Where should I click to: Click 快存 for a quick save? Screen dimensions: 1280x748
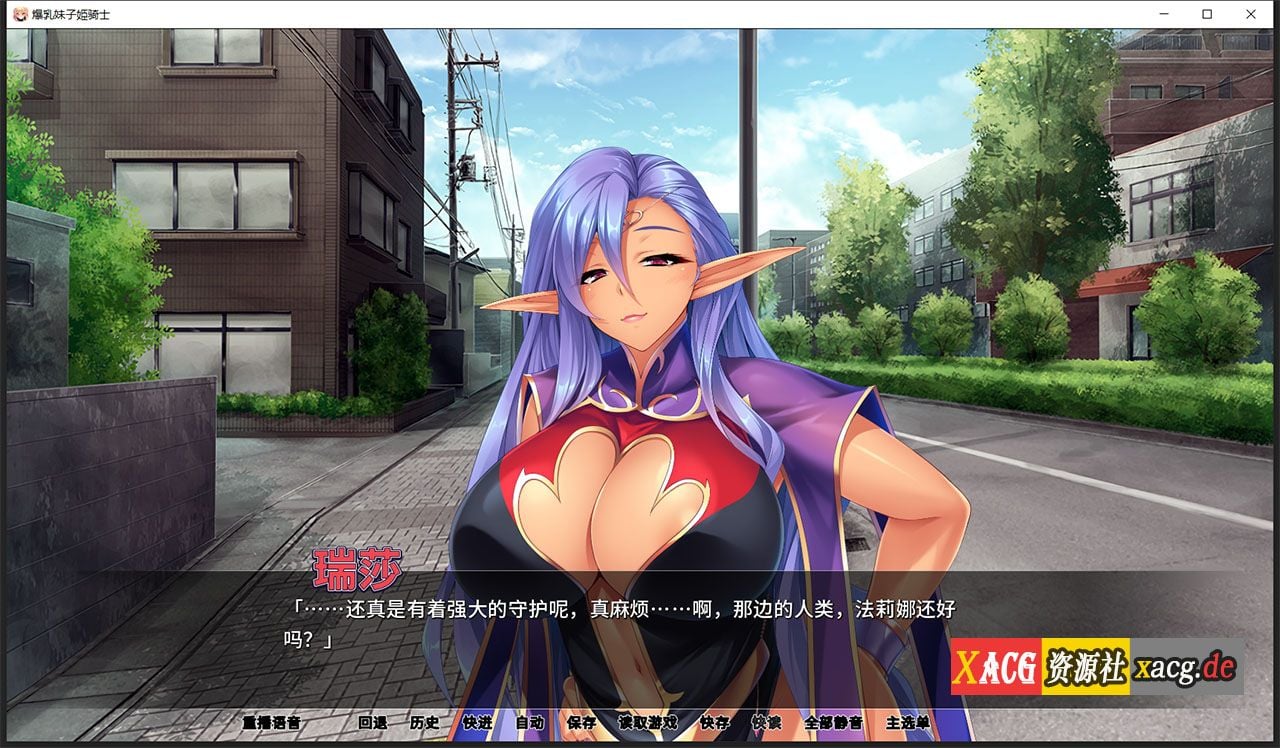point(713,723)
